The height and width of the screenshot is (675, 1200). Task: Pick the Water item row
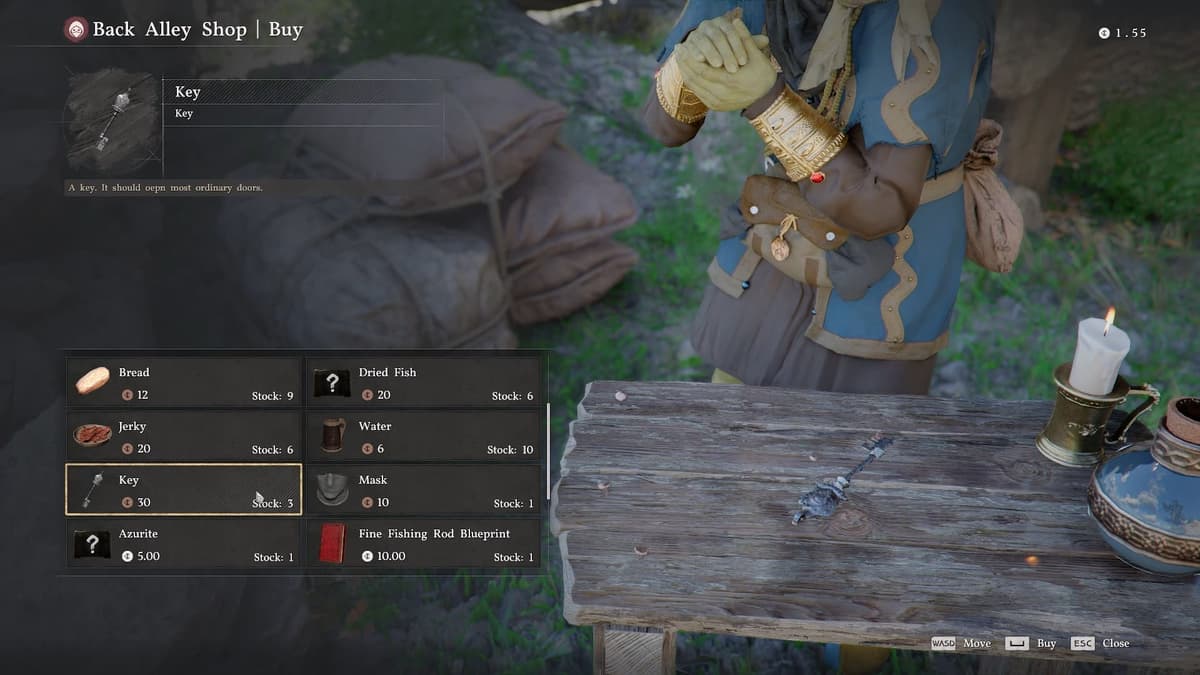click(423, 436)
